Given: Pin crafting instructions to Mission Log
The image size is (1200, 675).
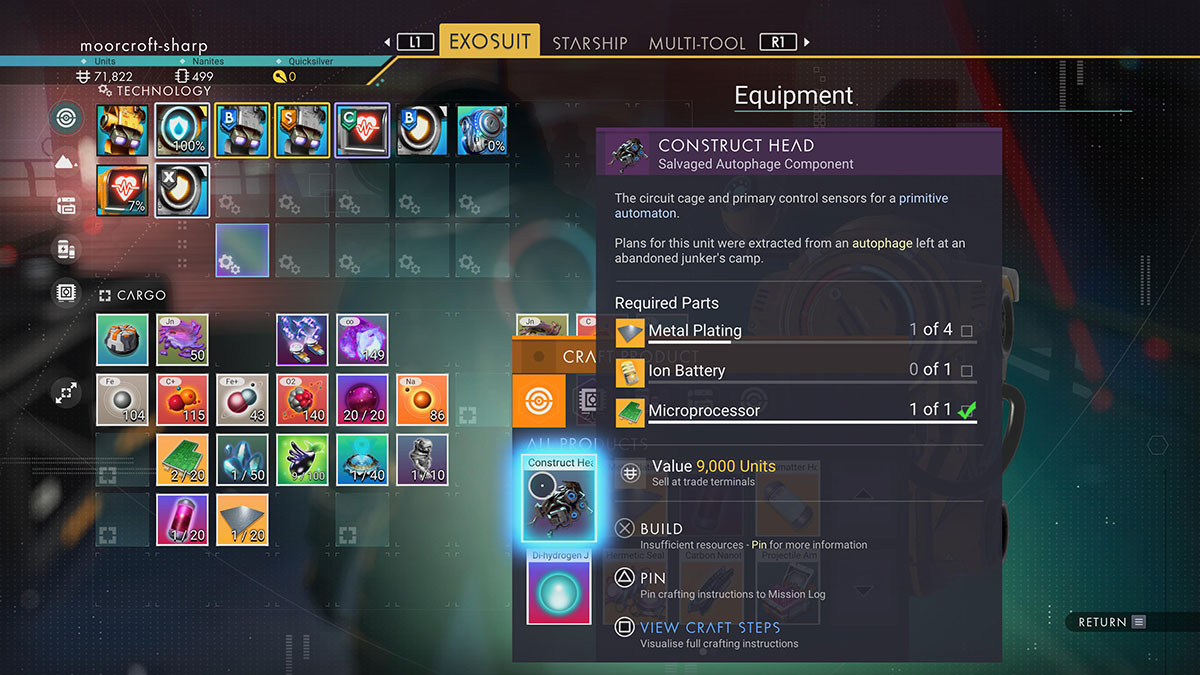Looking at the screenshot, I should pyautogui.click(x=652, y=578).
